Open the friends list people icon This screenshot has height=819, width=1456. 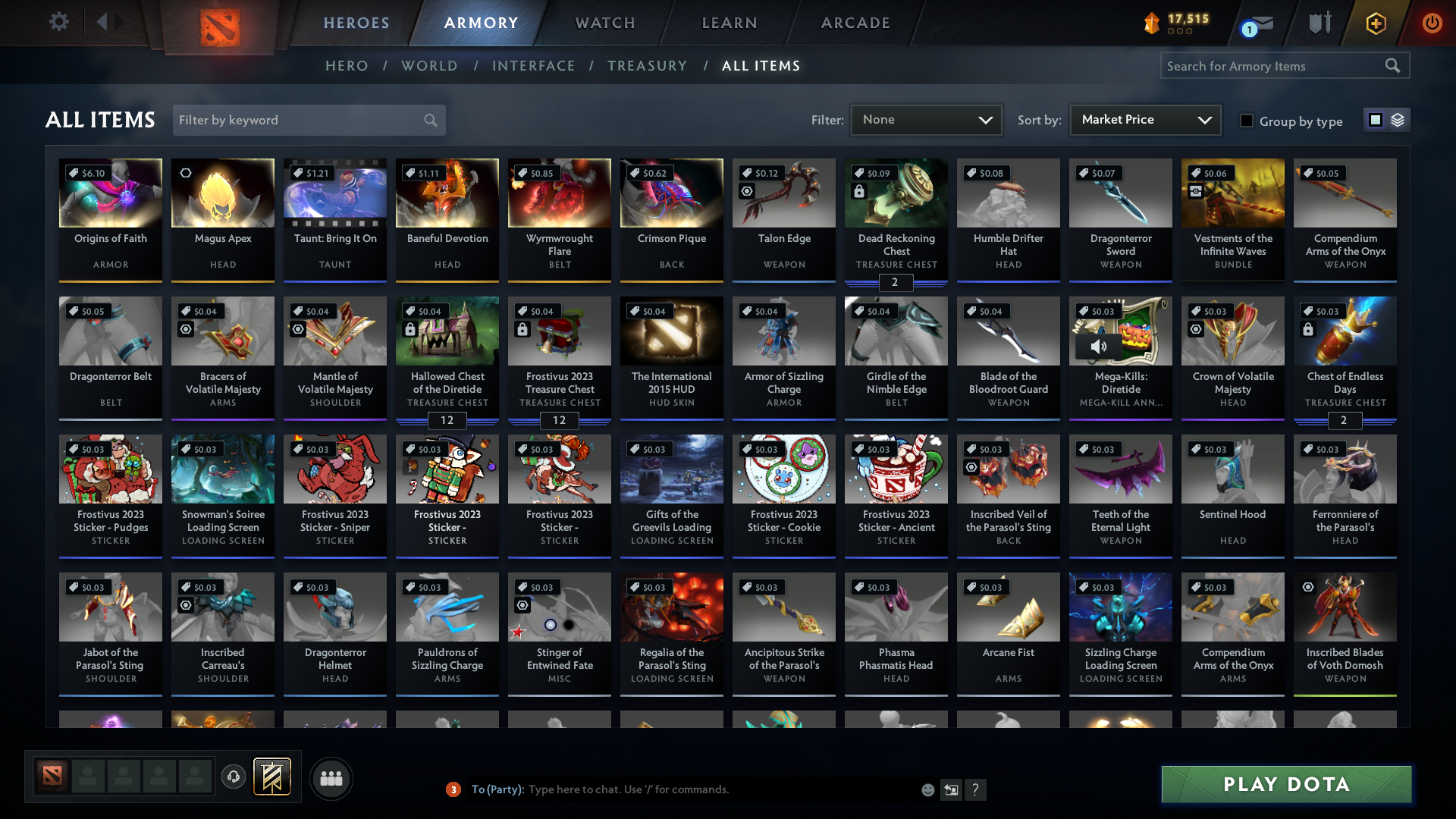click(x=331, y=778)
